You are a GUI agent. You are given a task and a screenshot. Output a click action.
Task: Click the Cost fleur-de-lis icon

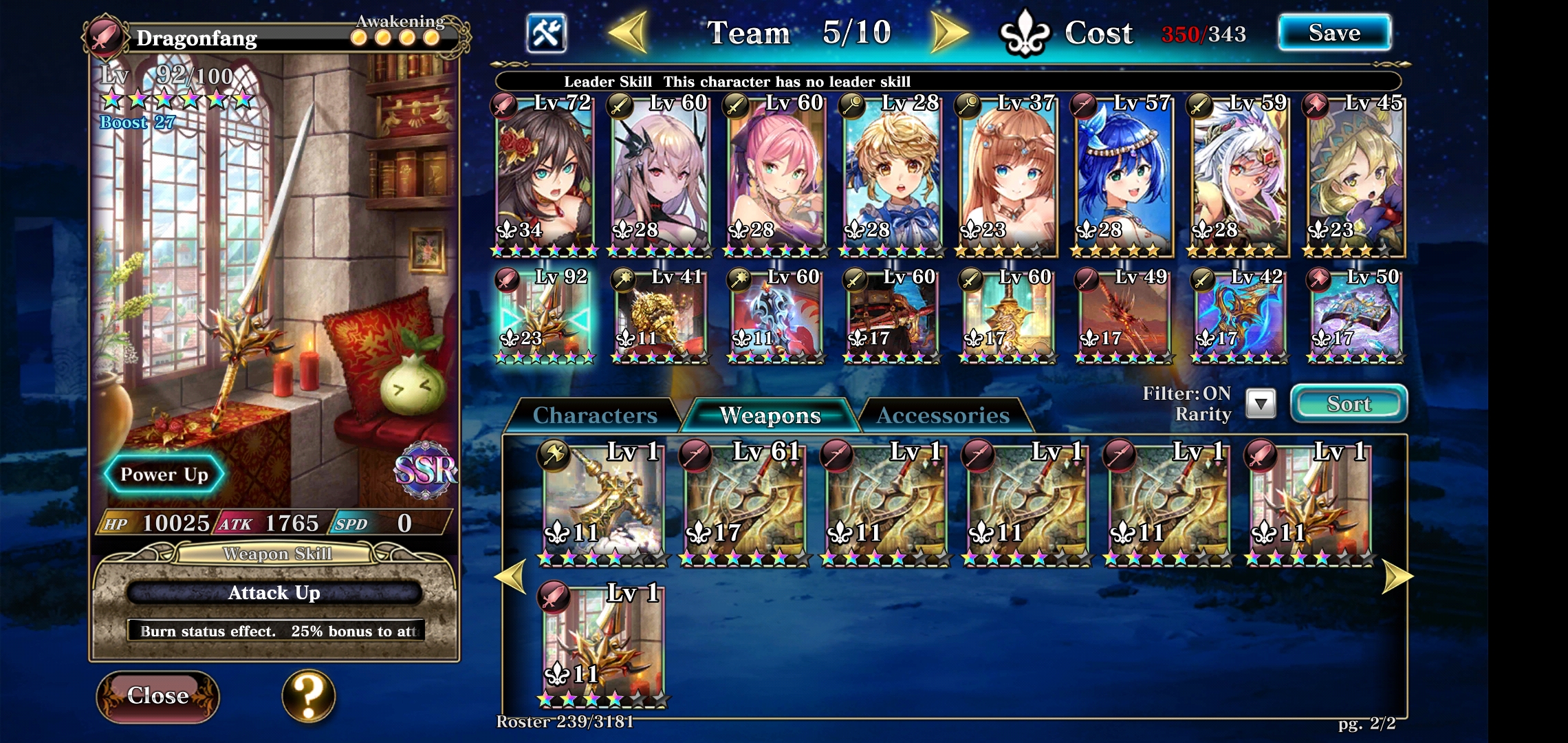coord(1026,31)
